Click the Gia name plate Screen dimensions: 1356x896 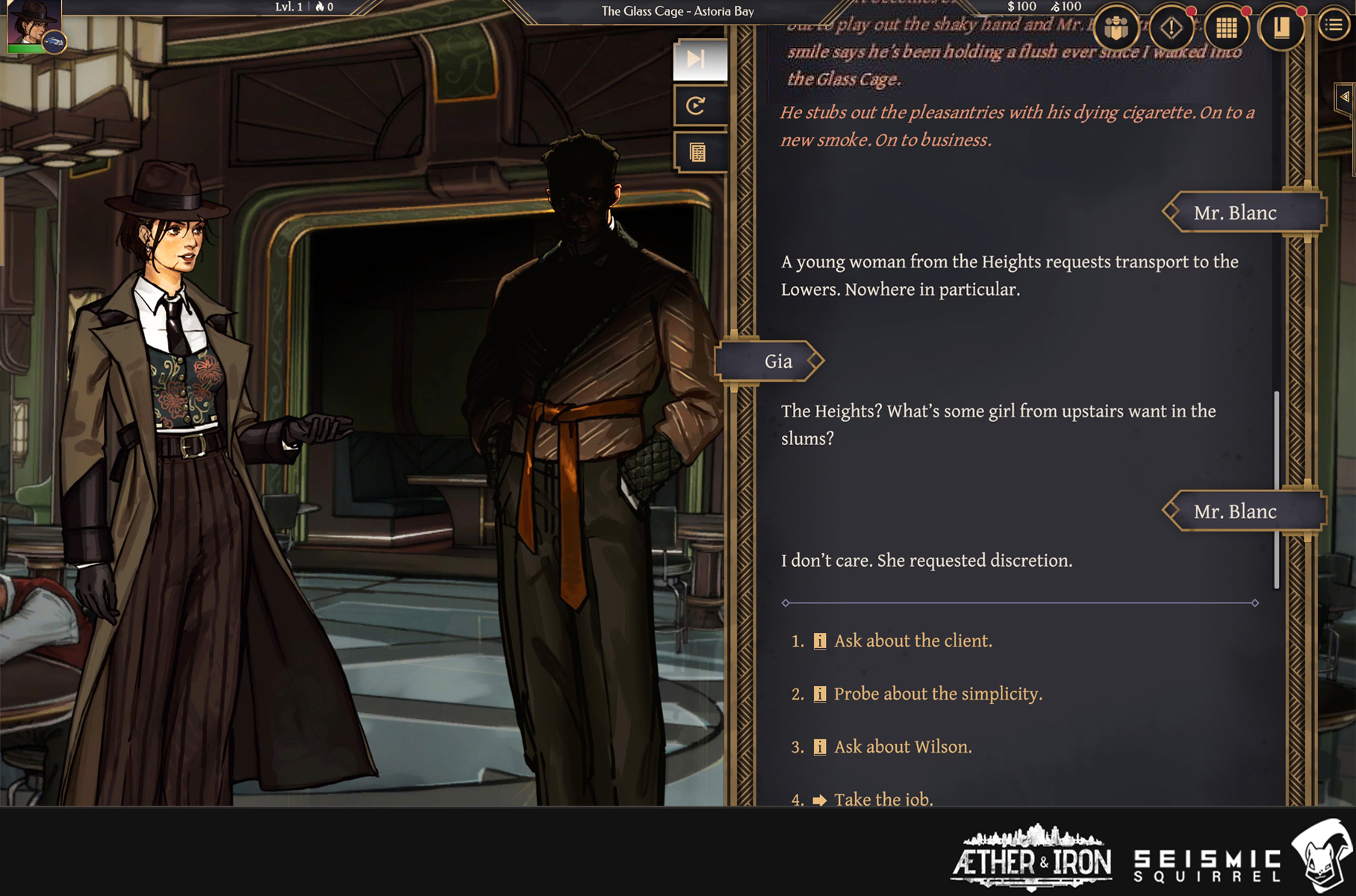pos(779,361)
